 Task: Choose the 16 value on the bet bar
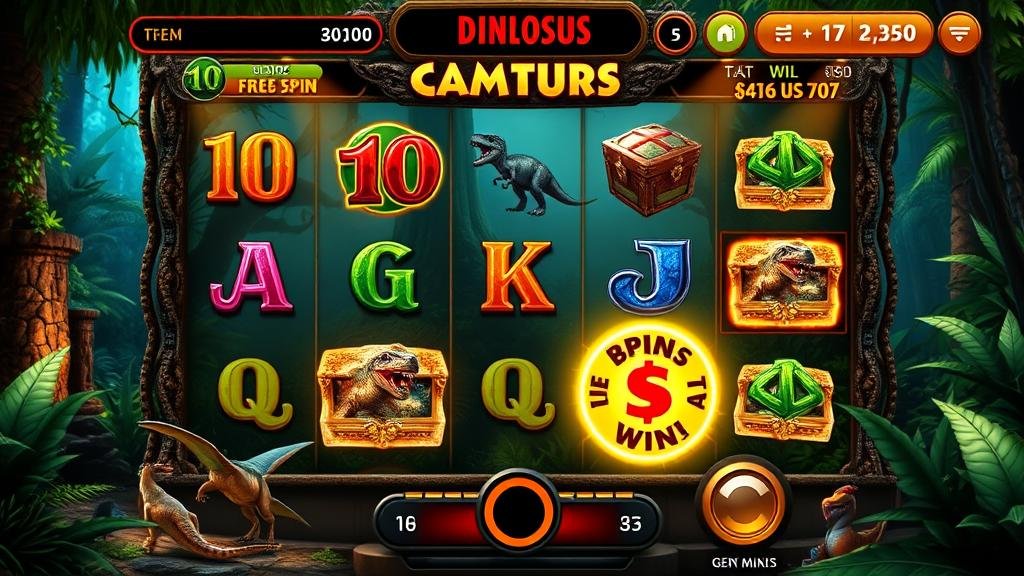pos(406,522)
